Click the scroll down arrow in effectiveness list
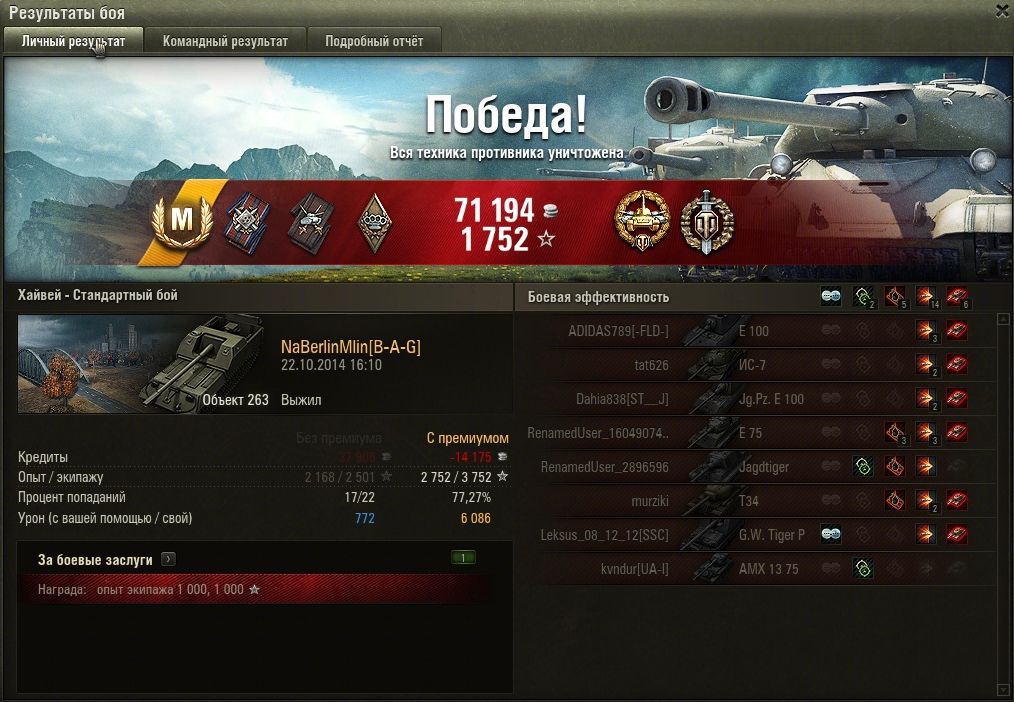Screen dimensions: 1014x702 pyautogui.click(x=1003, y=689)
